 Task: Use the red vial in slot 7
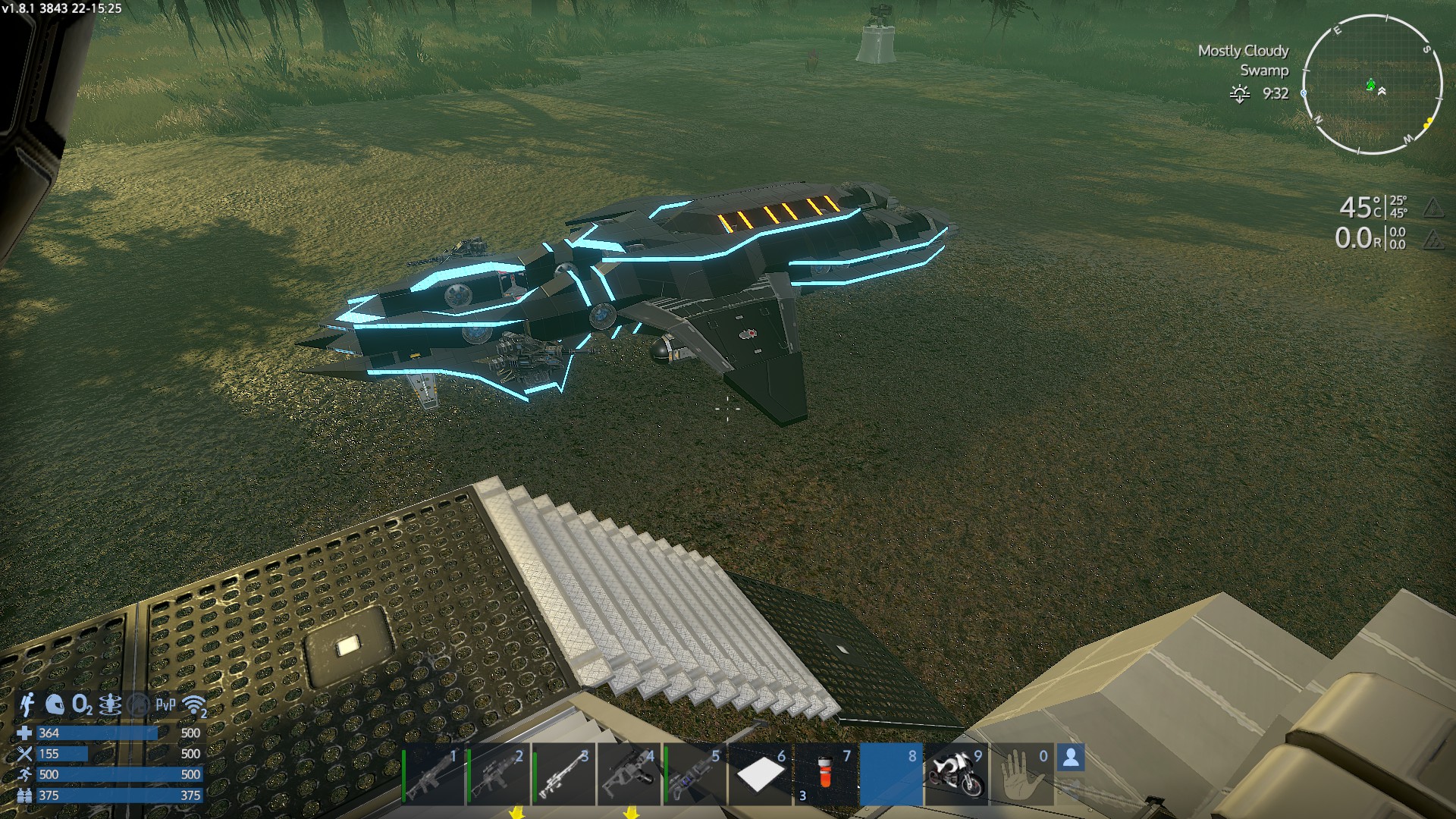(826, 775)
